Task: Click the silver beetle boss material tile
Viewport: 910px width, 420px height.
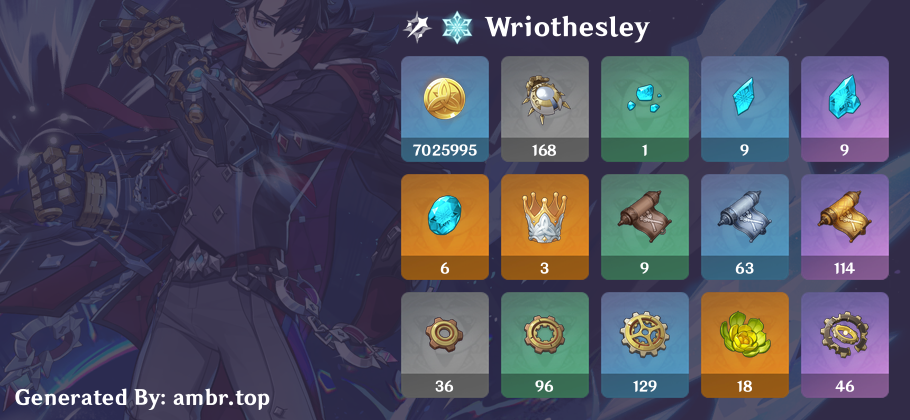Action: coord(544,108)
